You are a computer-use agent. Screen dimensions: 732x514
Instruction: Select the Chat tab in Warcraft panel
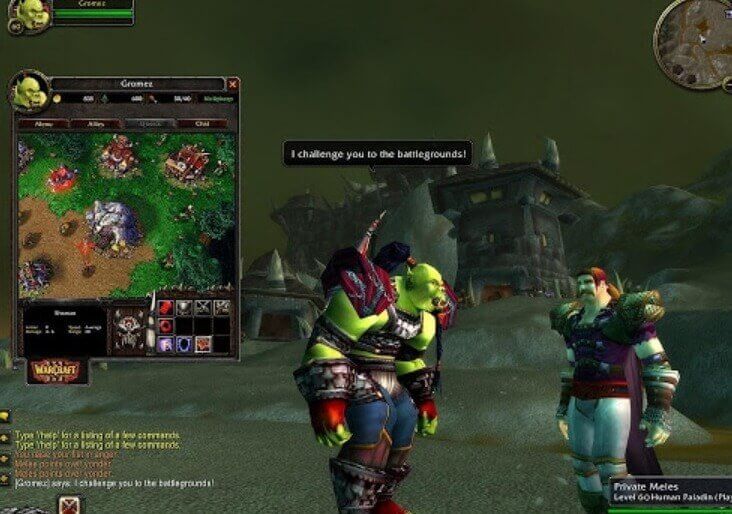pyautogui.click(x=203, y=124)
